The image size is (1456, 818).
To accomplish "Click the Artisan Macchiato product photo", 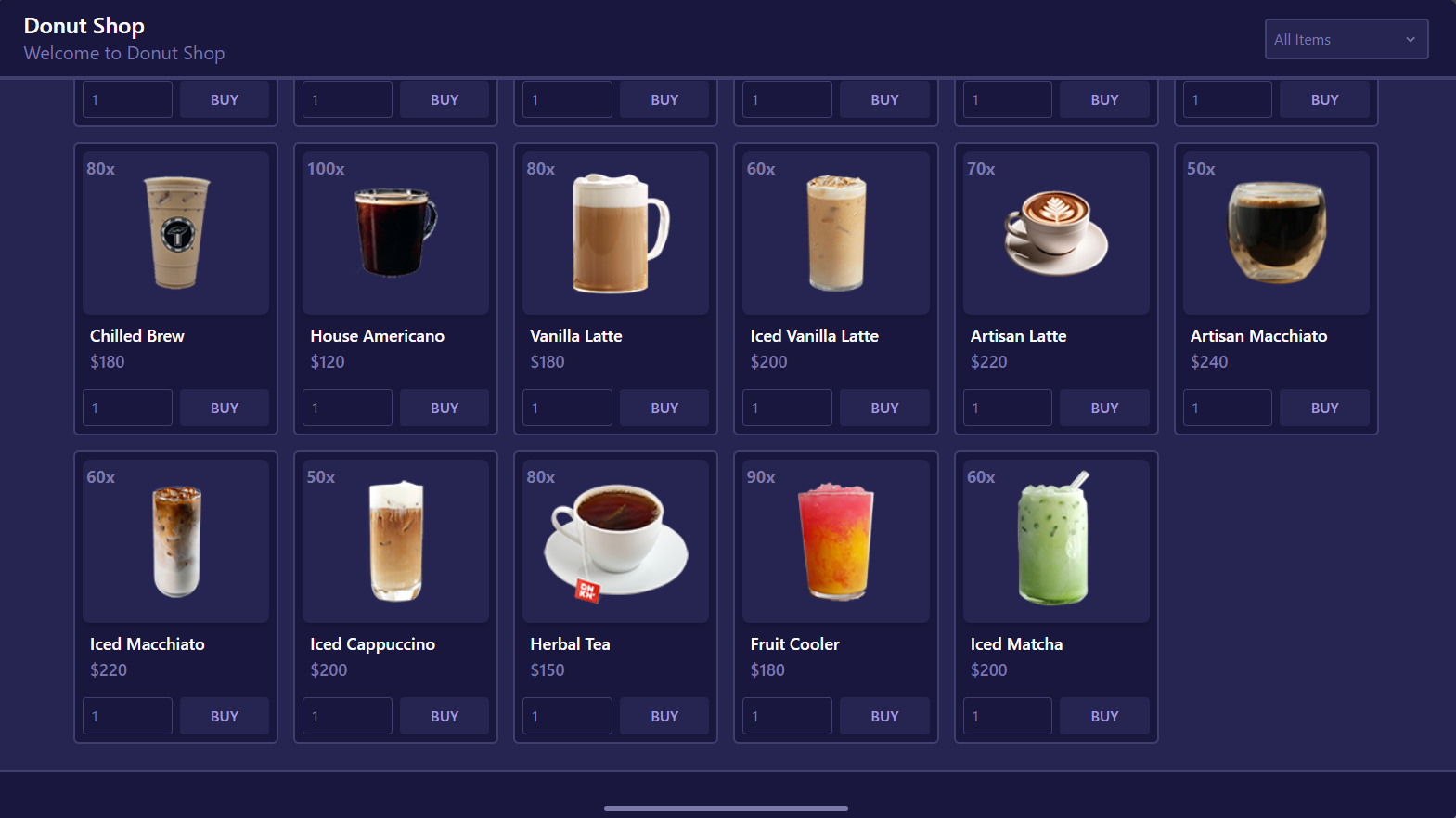I will tap(1275, 232).
